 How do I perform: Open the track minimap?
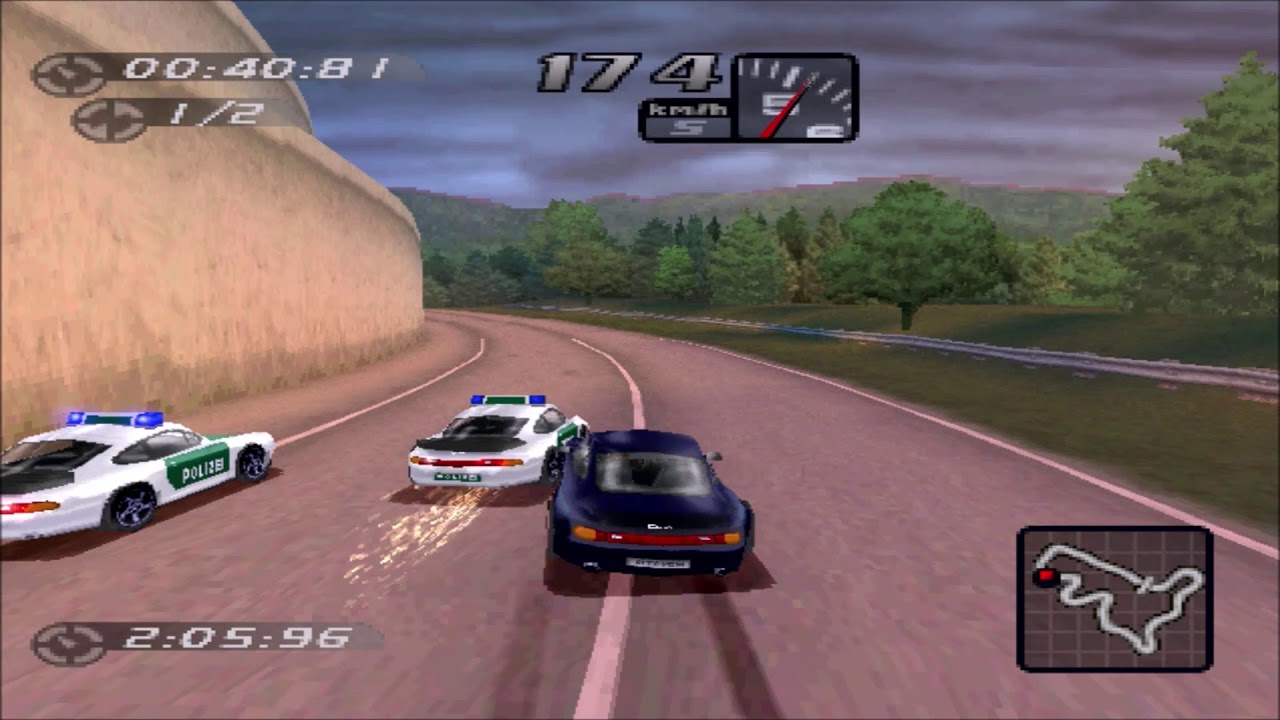click(x=1115, y=598)
